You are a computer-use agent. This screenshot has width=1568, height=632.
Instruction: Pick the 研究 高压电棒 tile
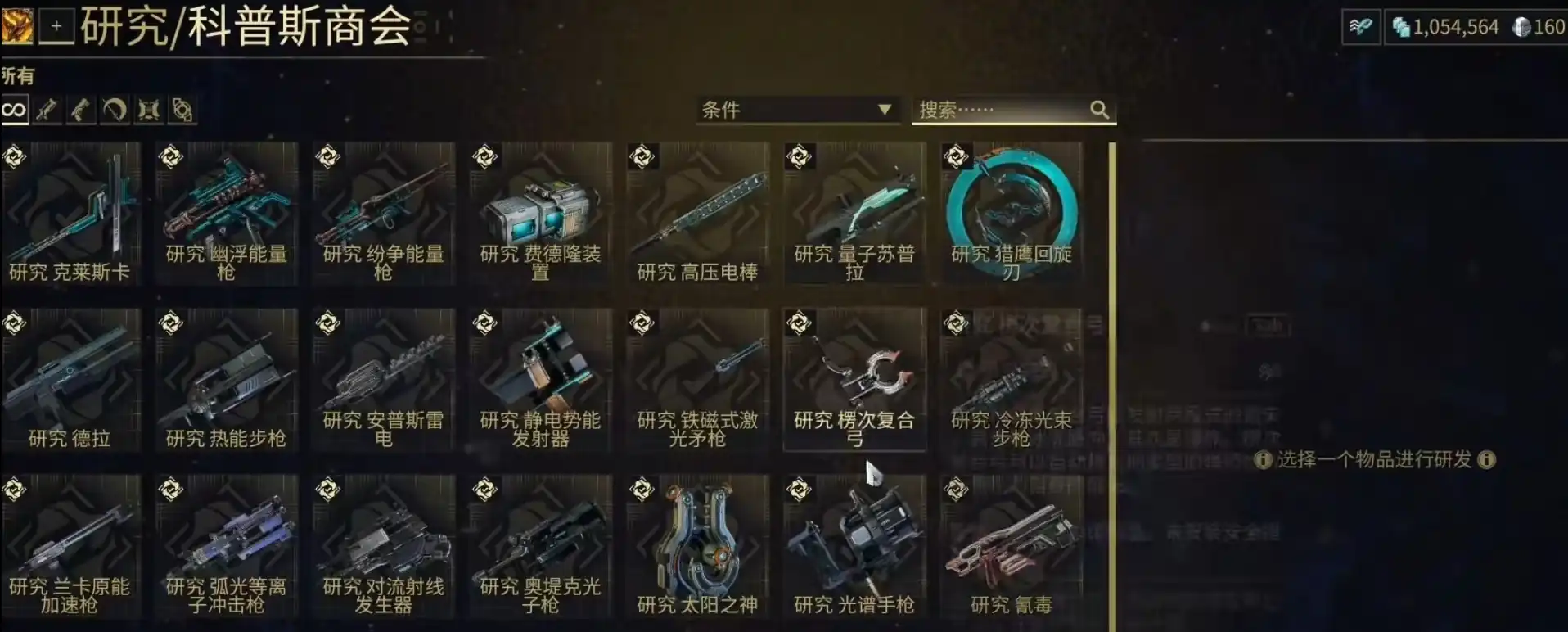[698, 214]
